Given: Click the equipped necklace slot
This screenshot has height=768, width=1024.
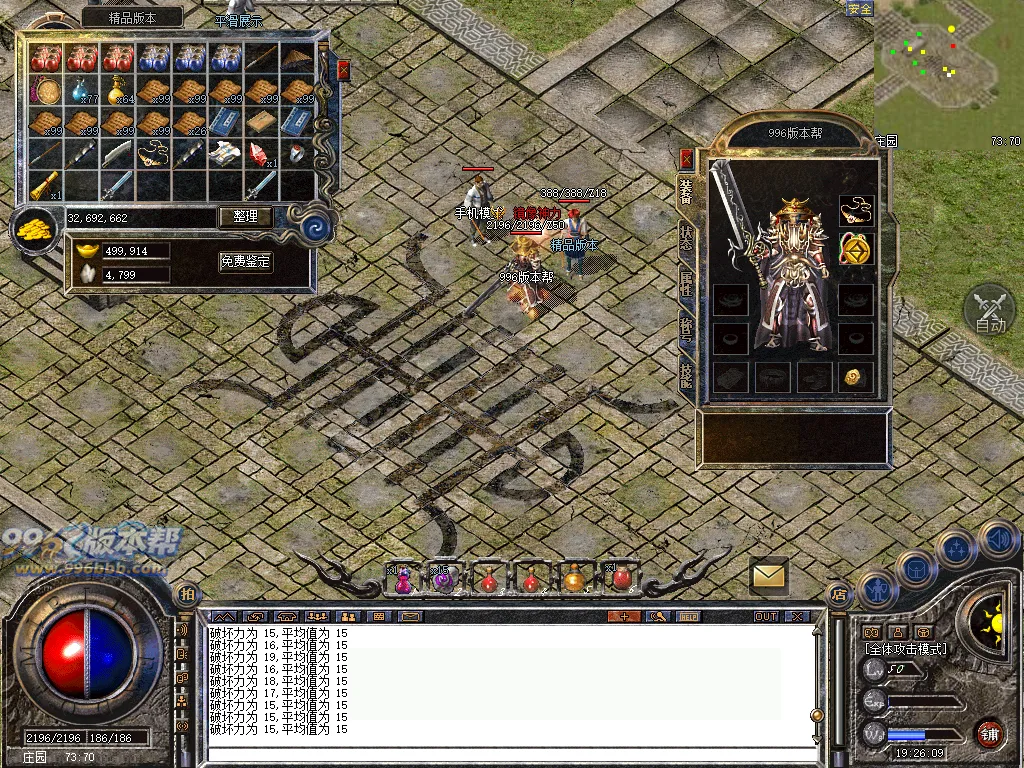Looking at the screenshot, I should [855, 209].
